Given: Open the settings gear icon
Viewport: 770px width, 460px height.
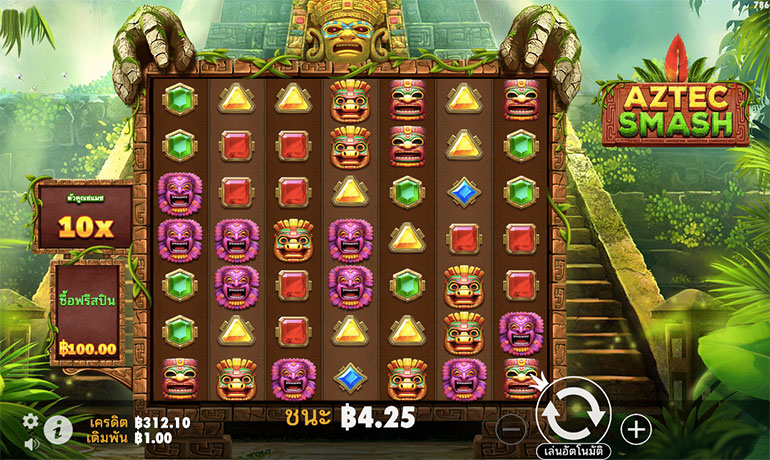Looking at the screenshot, I should (31, 421).
